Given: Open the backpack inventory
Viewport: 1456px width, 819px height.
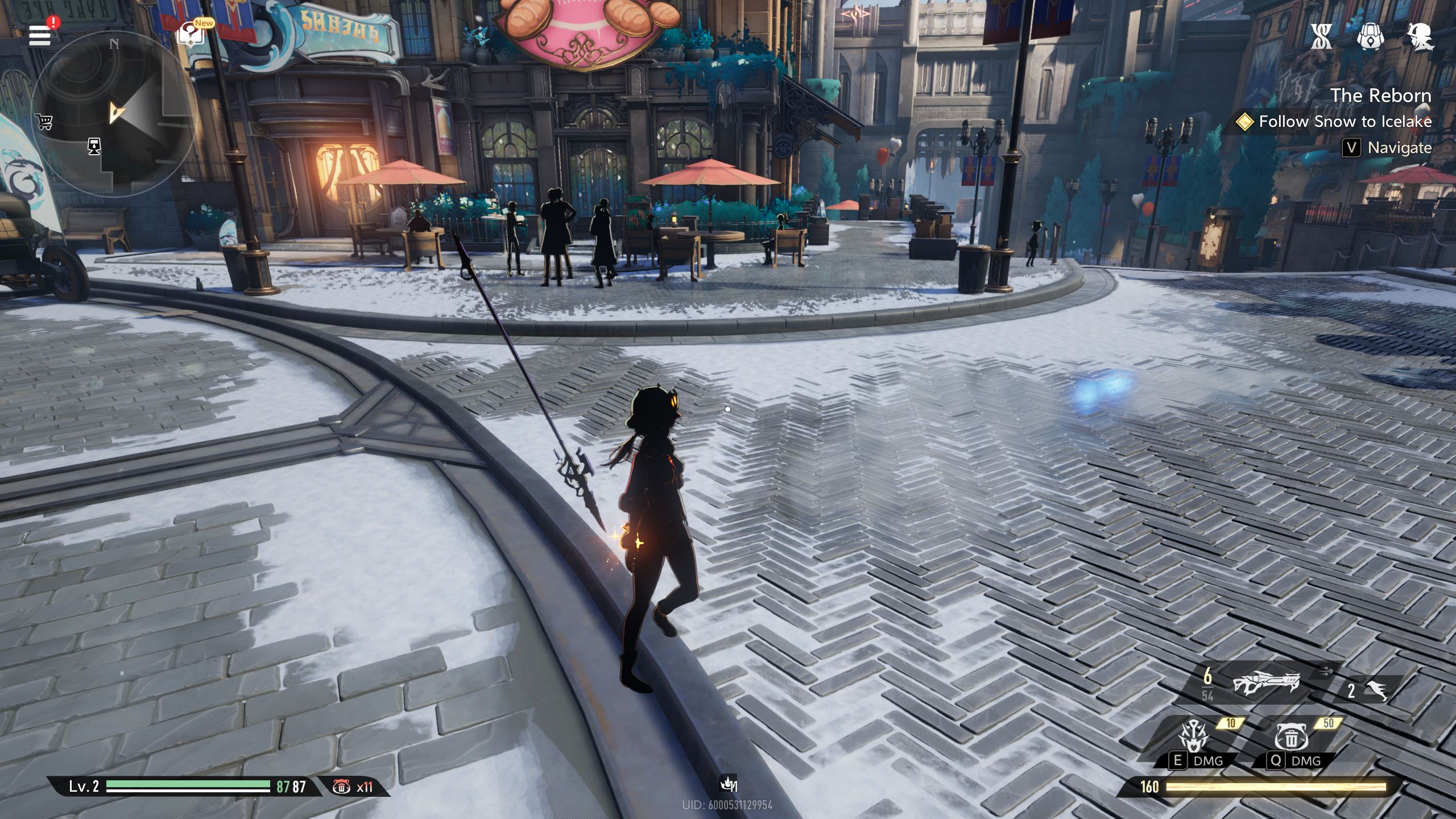Looking at the screenshot, I should point(1370,37).
